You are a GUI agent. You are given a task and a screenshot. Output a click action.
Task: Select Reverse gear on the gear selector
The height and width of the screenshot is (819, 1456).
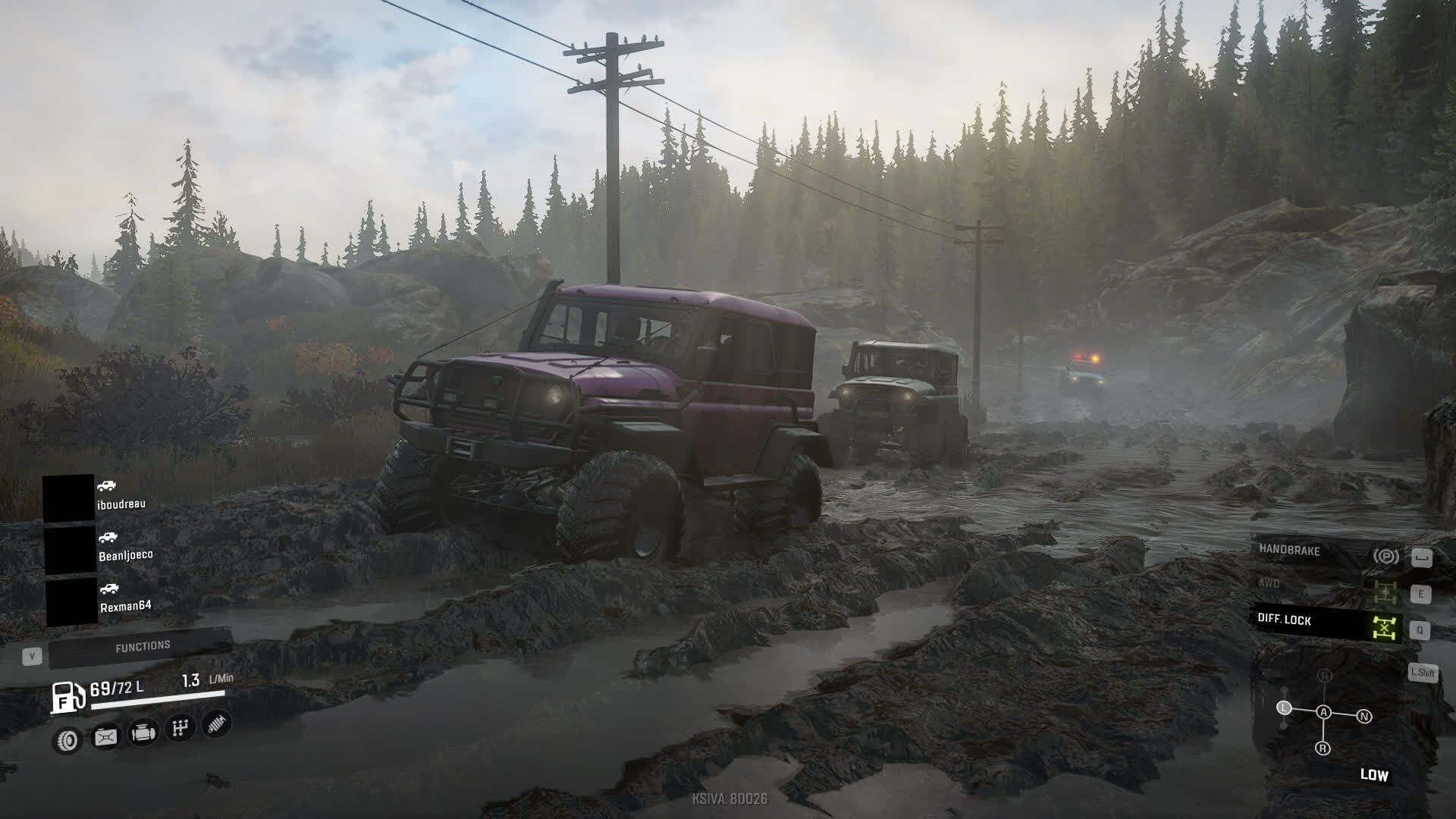pos(1323,748)
